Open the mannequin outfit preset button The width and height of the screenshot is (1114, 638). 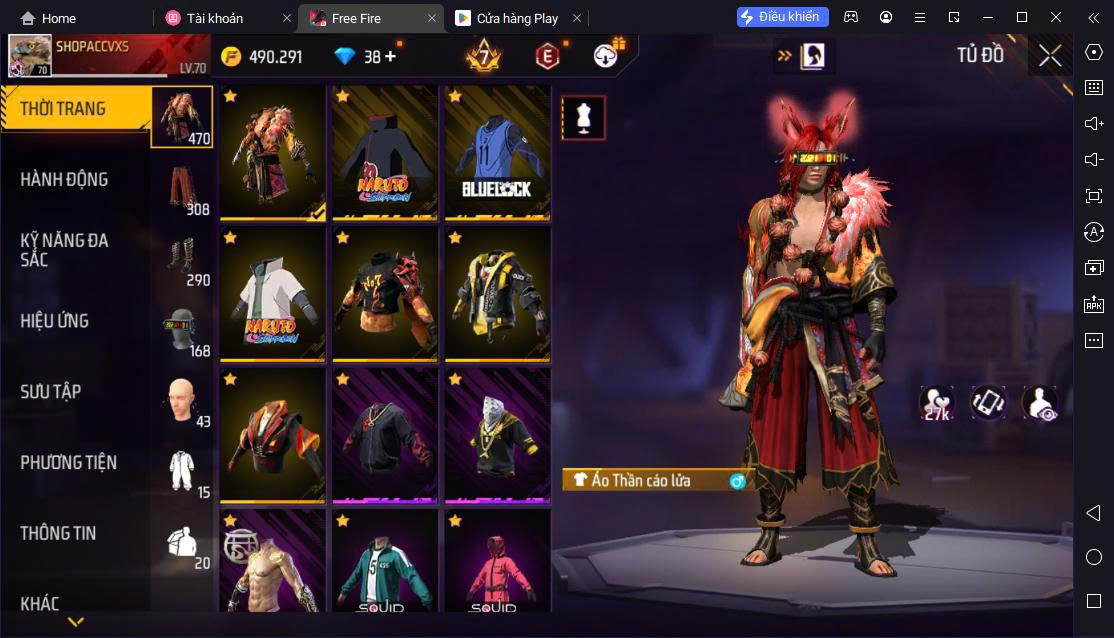[x=583, y=118]
